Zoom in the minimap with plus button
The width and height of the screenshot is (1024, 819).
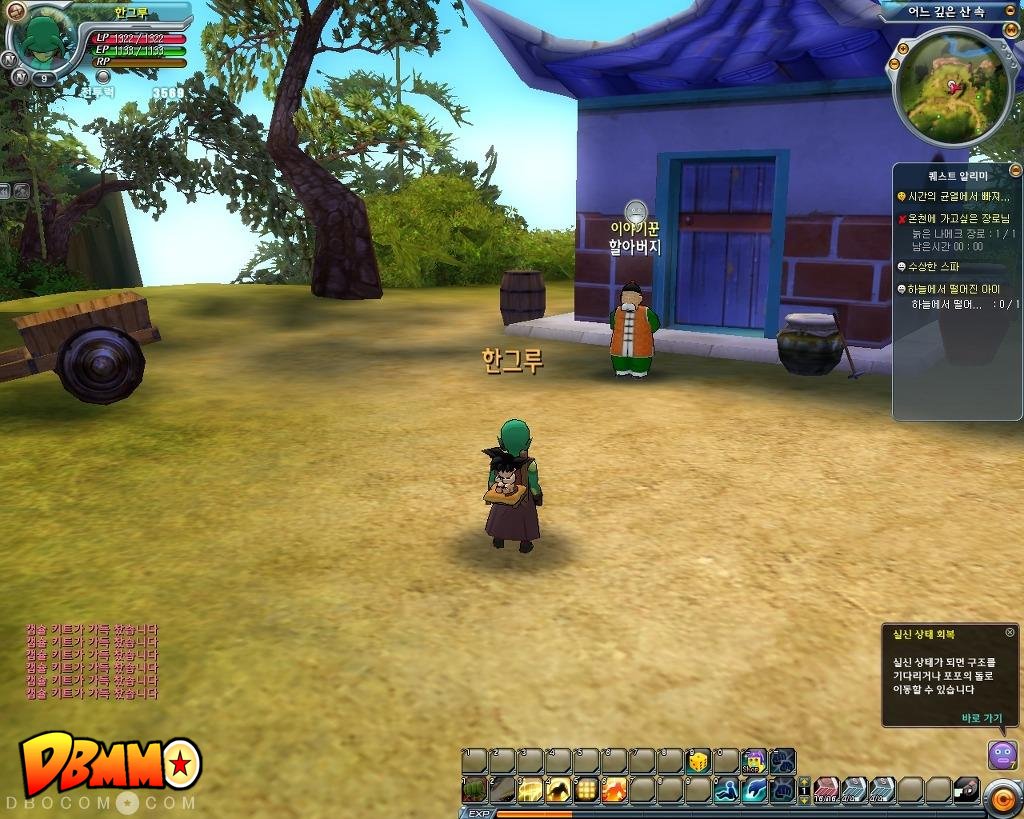tap(904, 48)
